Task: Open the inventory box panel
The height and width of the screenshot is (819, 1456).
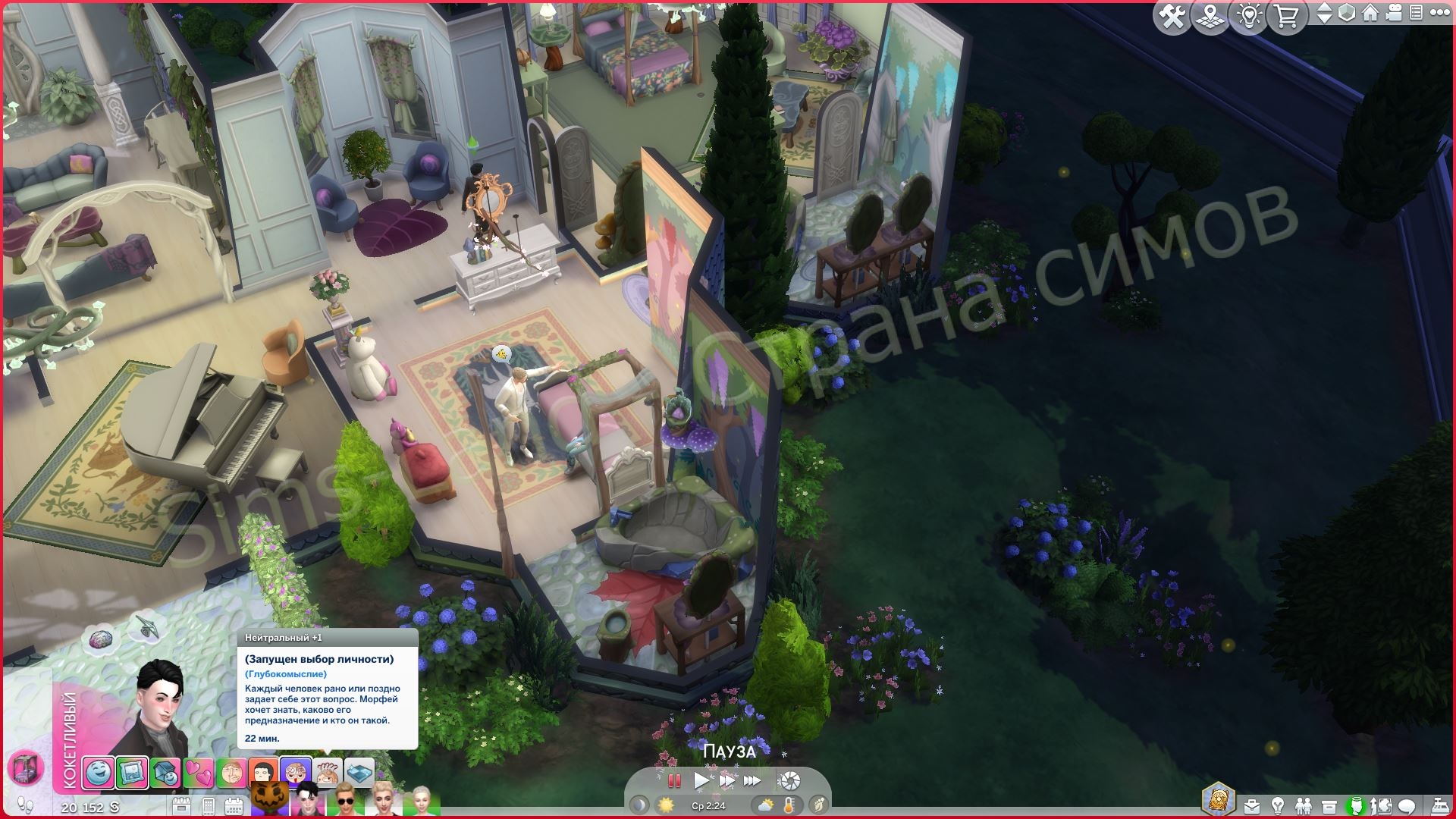Action: pyautogui.click(x=1329, y=805)
